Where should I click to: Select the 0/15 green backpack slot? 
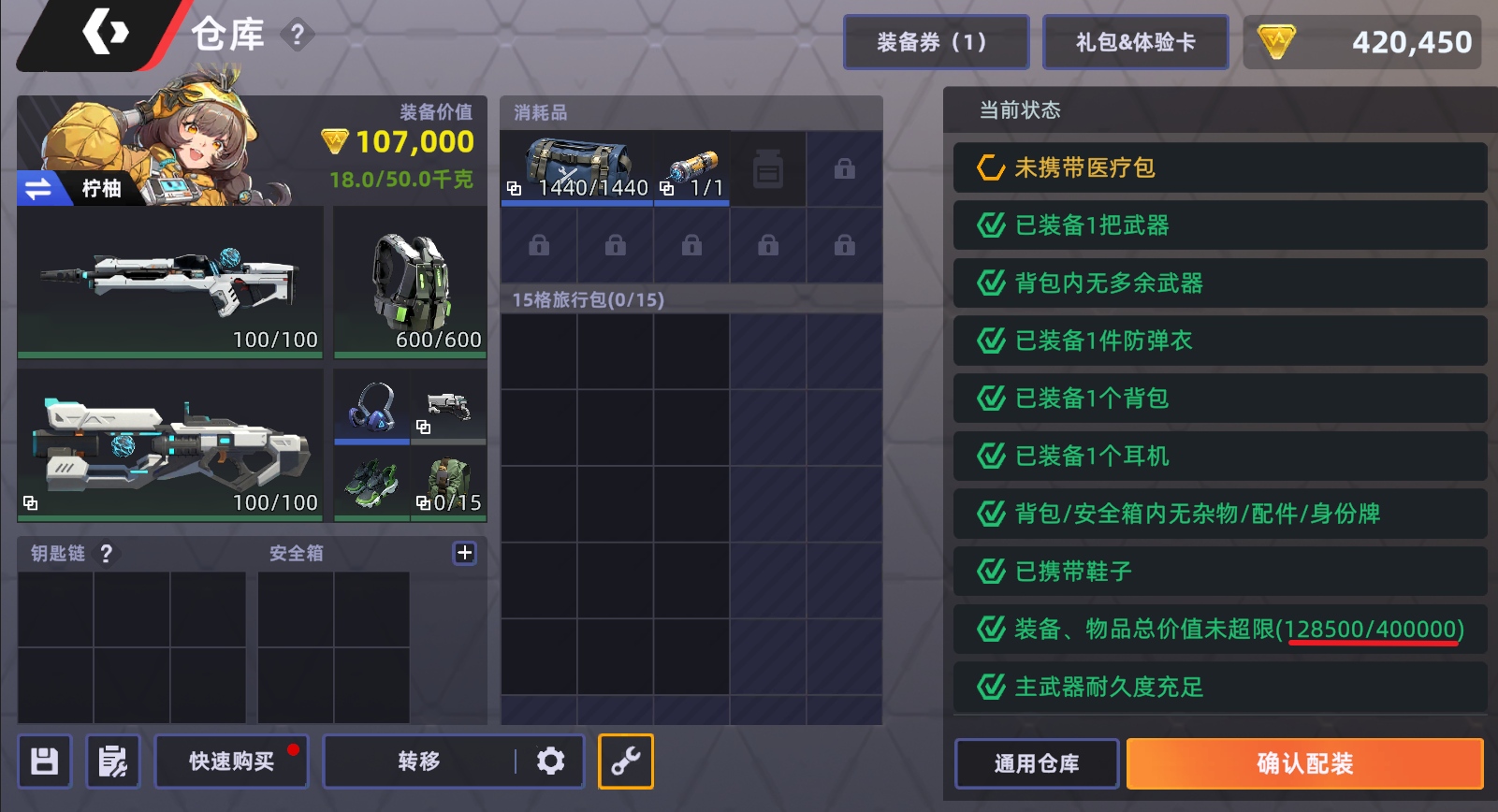pos(449,484)
